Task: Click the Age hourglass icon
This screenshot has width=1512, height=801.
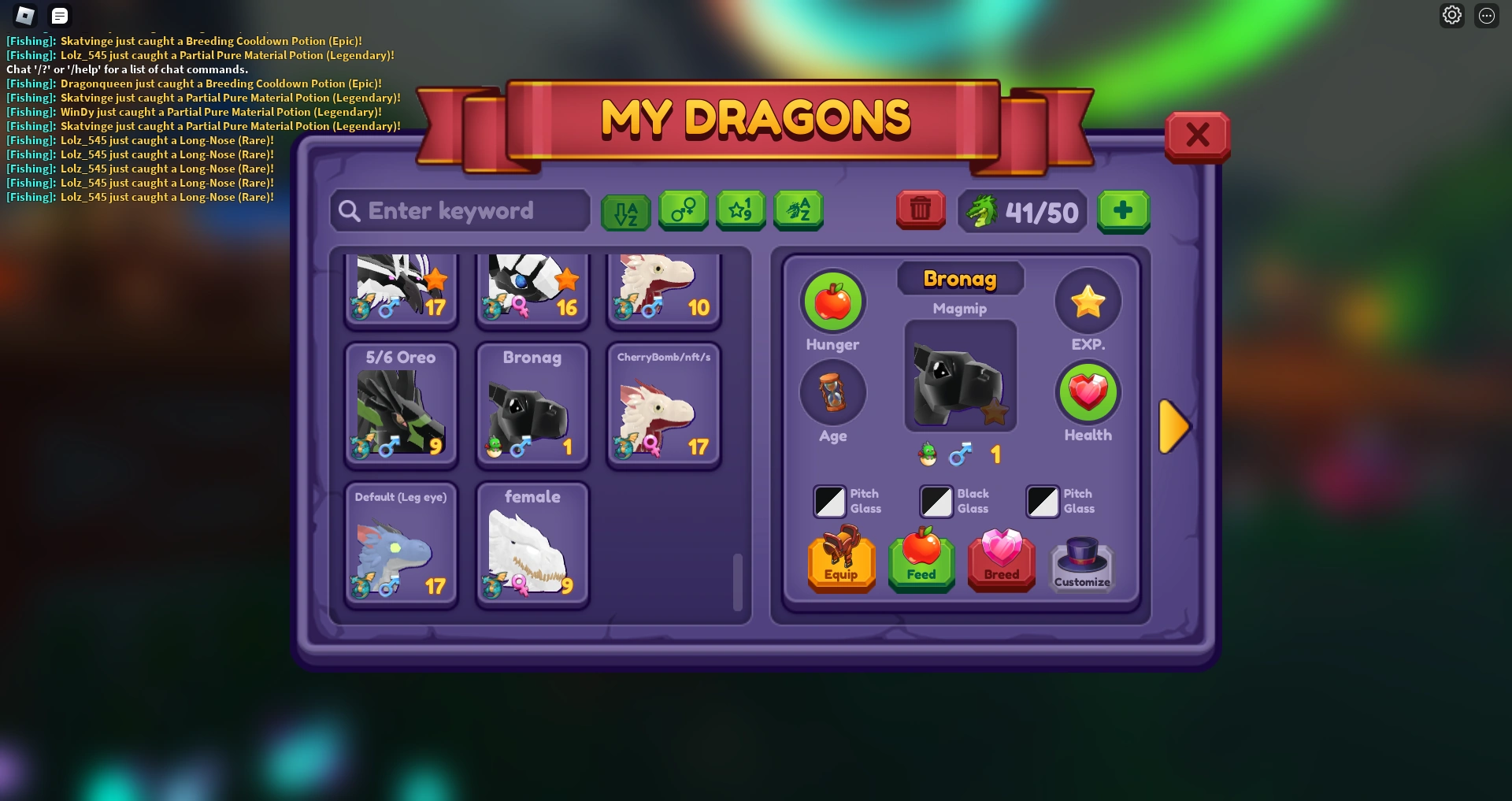Action: [x=833, y=393]
